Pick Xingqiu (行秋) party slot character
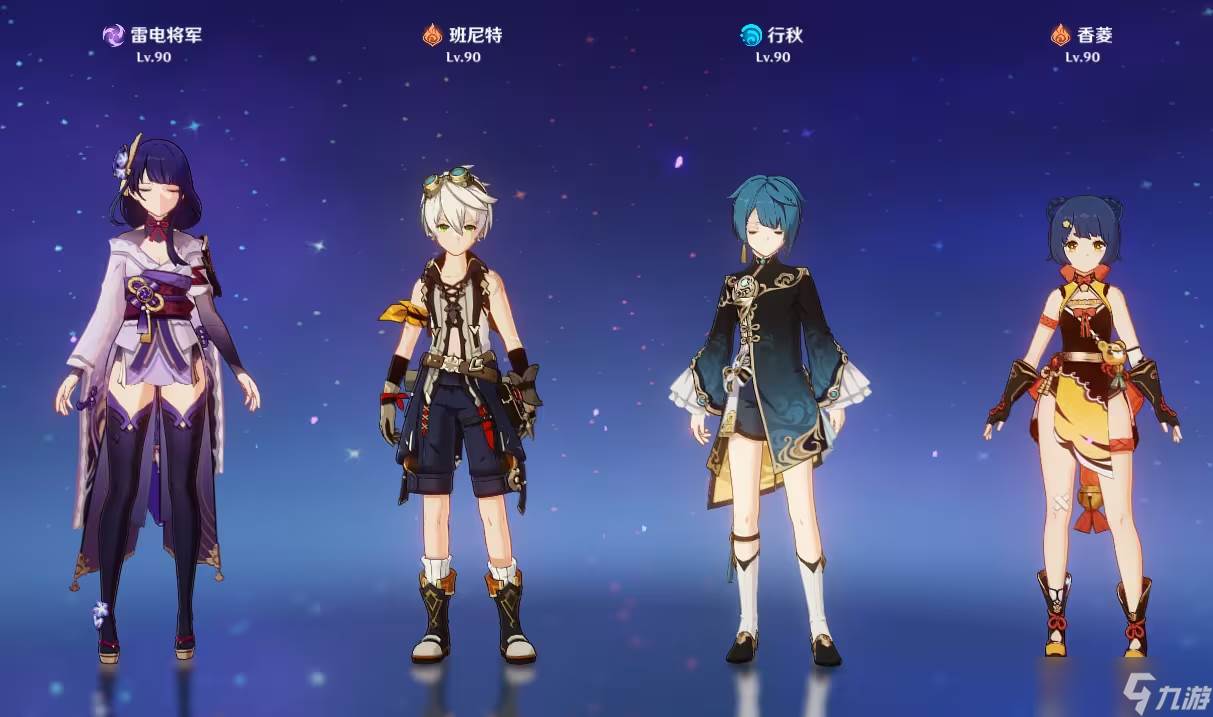This screenshot has height=717, width=1213. pyautogui.click(x=771, y=400)
